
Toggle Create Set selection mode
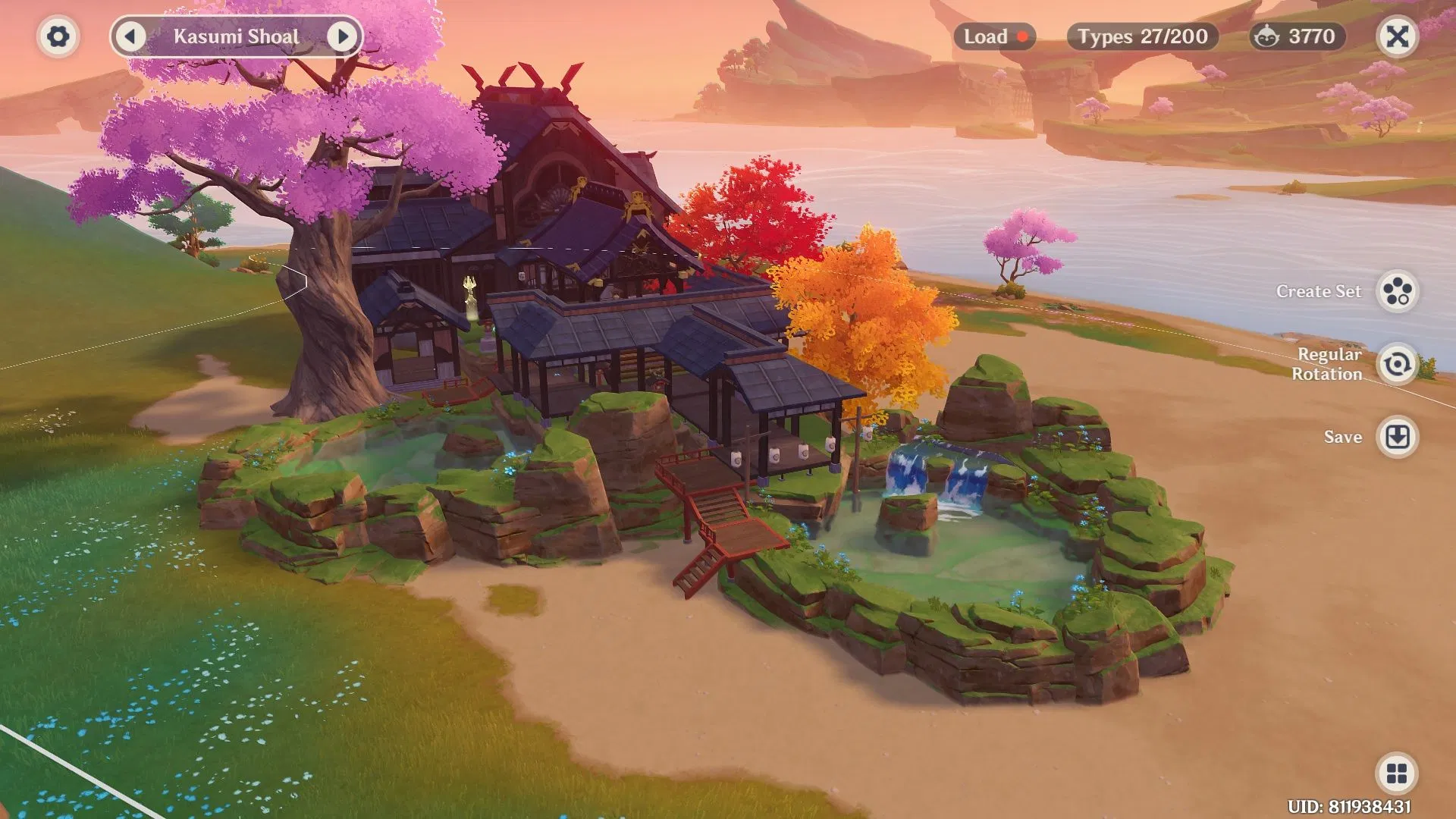coord(1398,292)
